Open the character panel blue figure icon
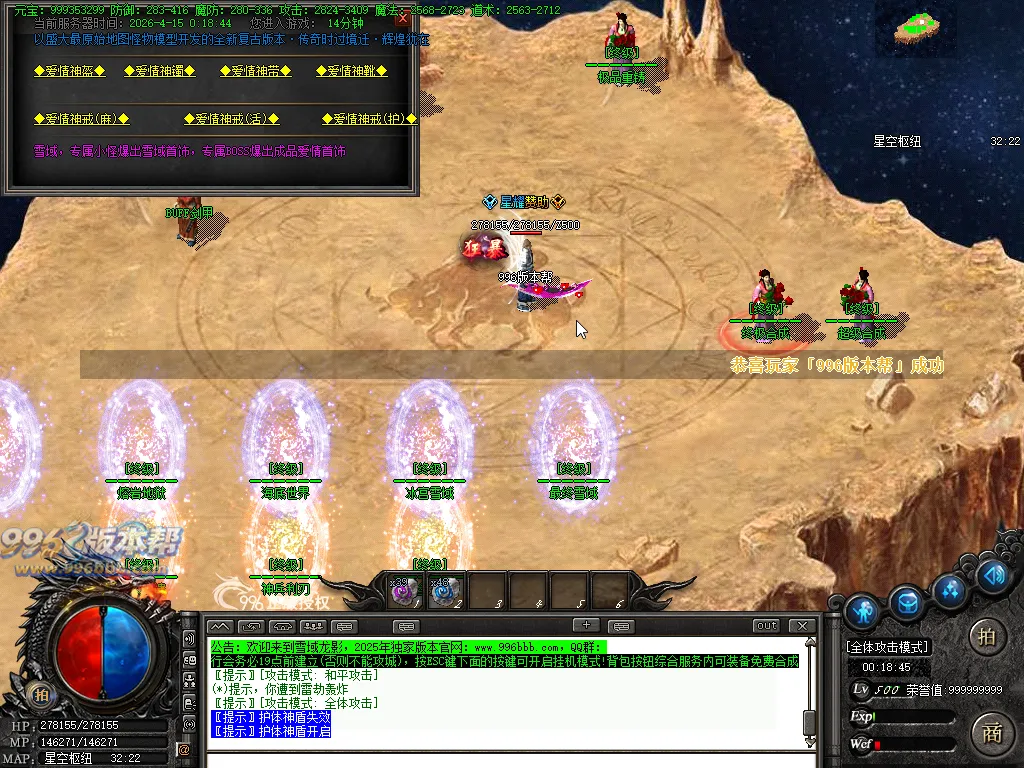 point(861,611)
